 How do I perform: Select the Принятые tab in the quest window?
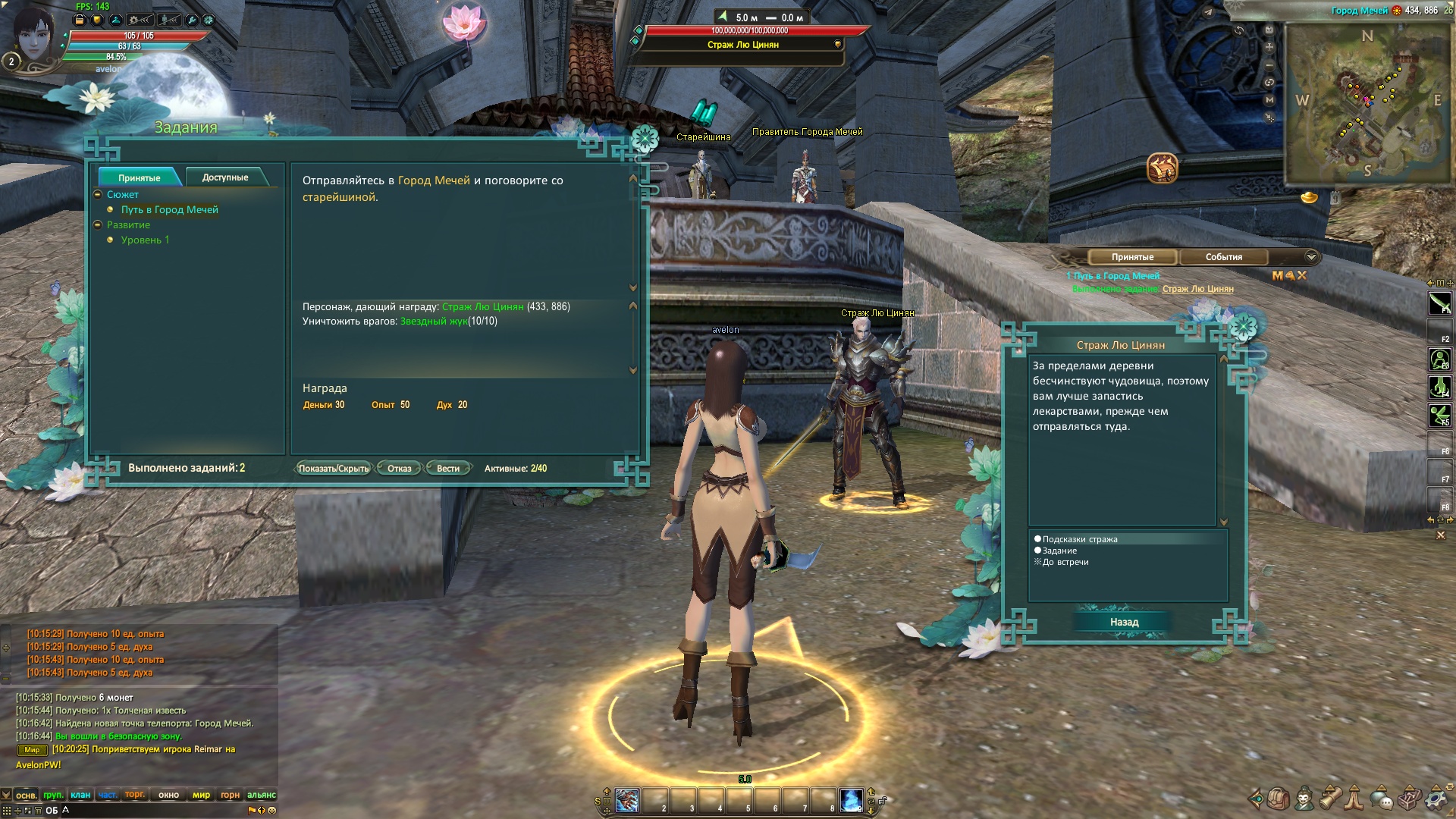tap(139, 177)
